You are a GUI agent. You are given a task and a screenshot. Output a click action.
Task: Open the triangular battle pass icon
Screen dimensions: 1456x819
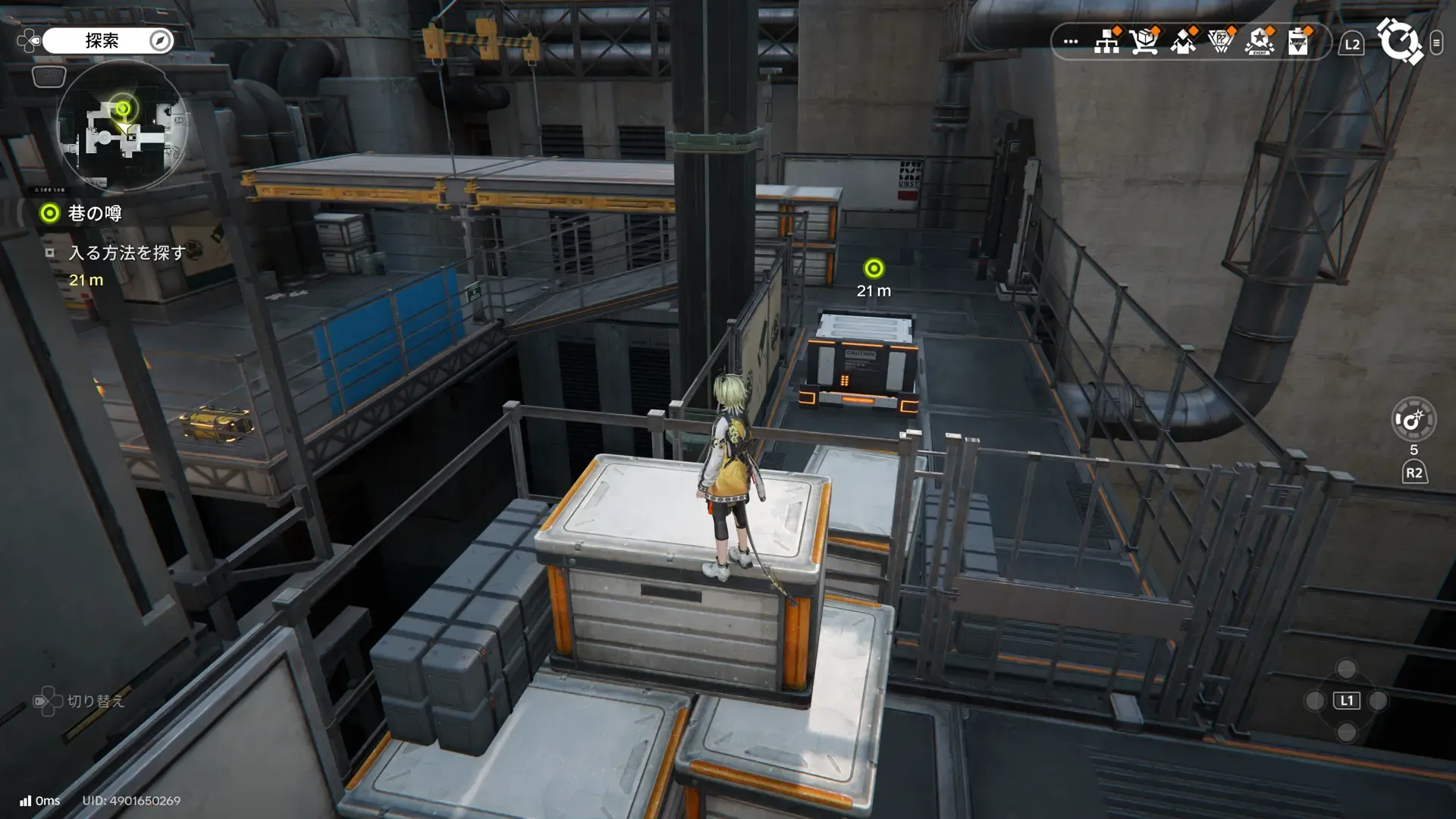(1221, 42)
